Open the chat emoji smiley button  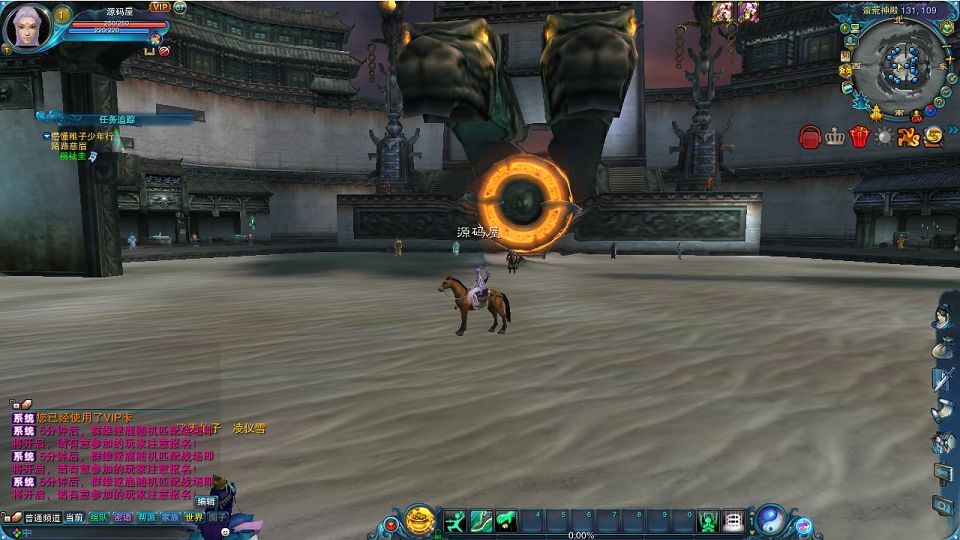coord(226,532)
